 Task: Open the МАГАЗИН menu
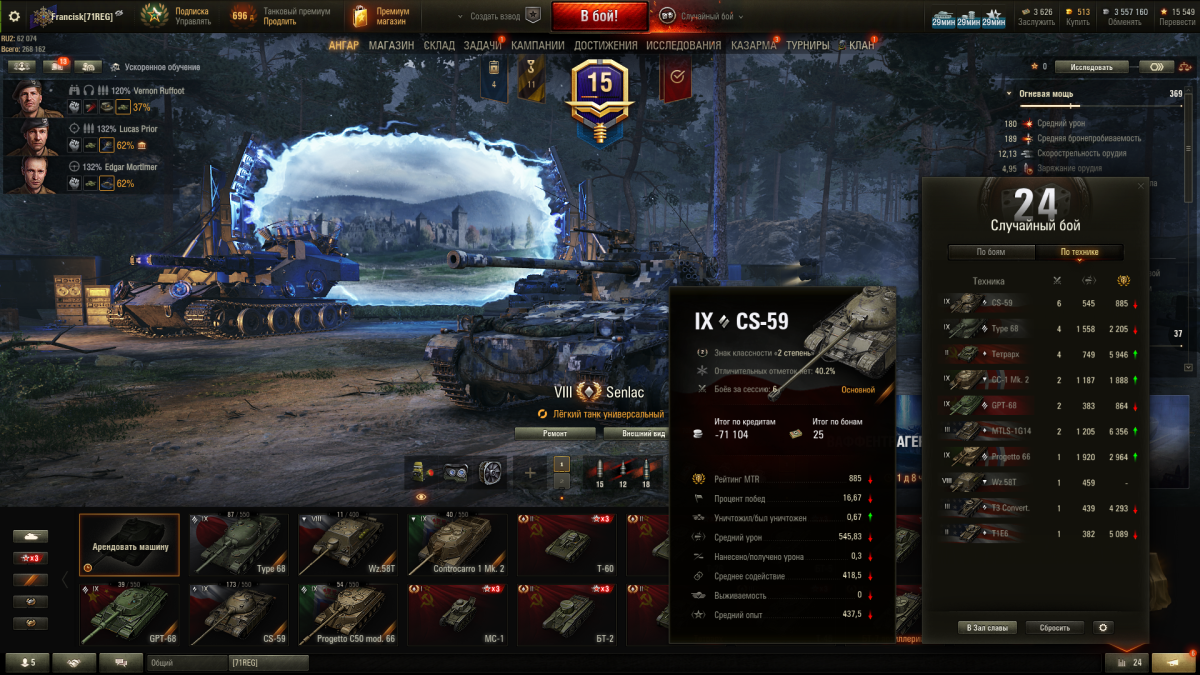(x=390, y=45)
